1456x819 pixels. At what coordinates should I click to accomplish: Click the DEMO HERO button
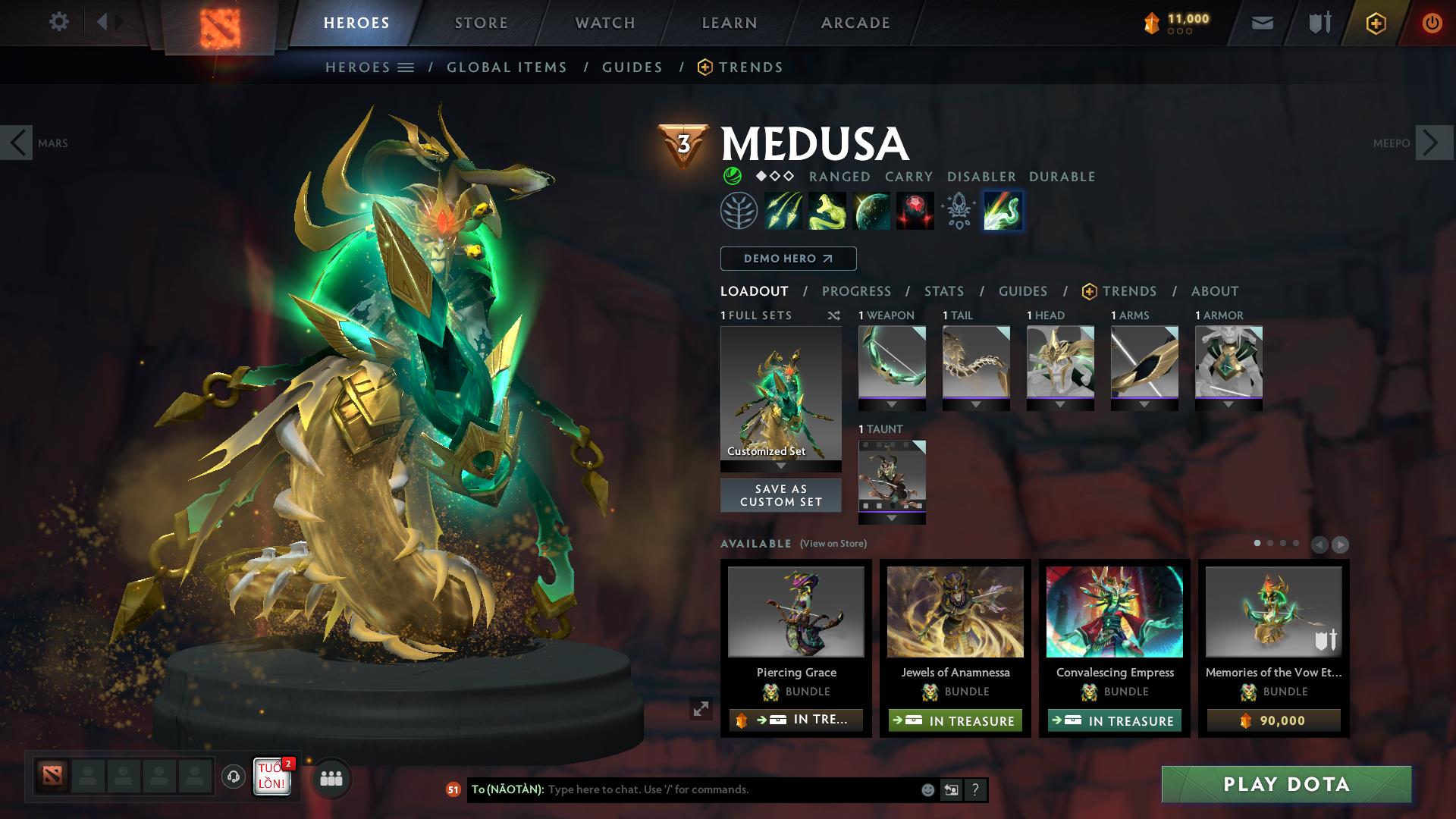point(787,258)
